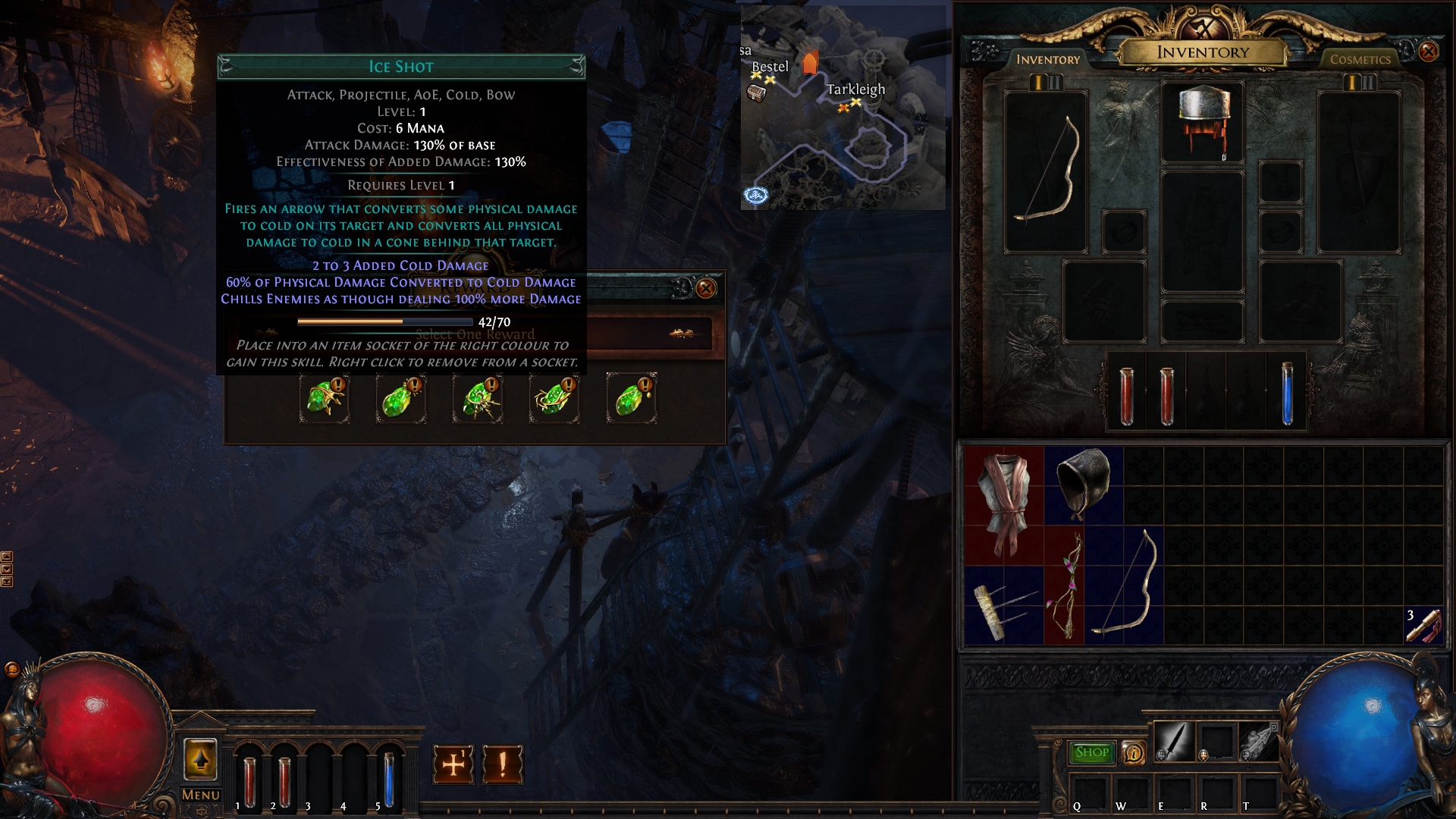
Task: Click the orange exclamation notification icon
Action: [502, 764]
